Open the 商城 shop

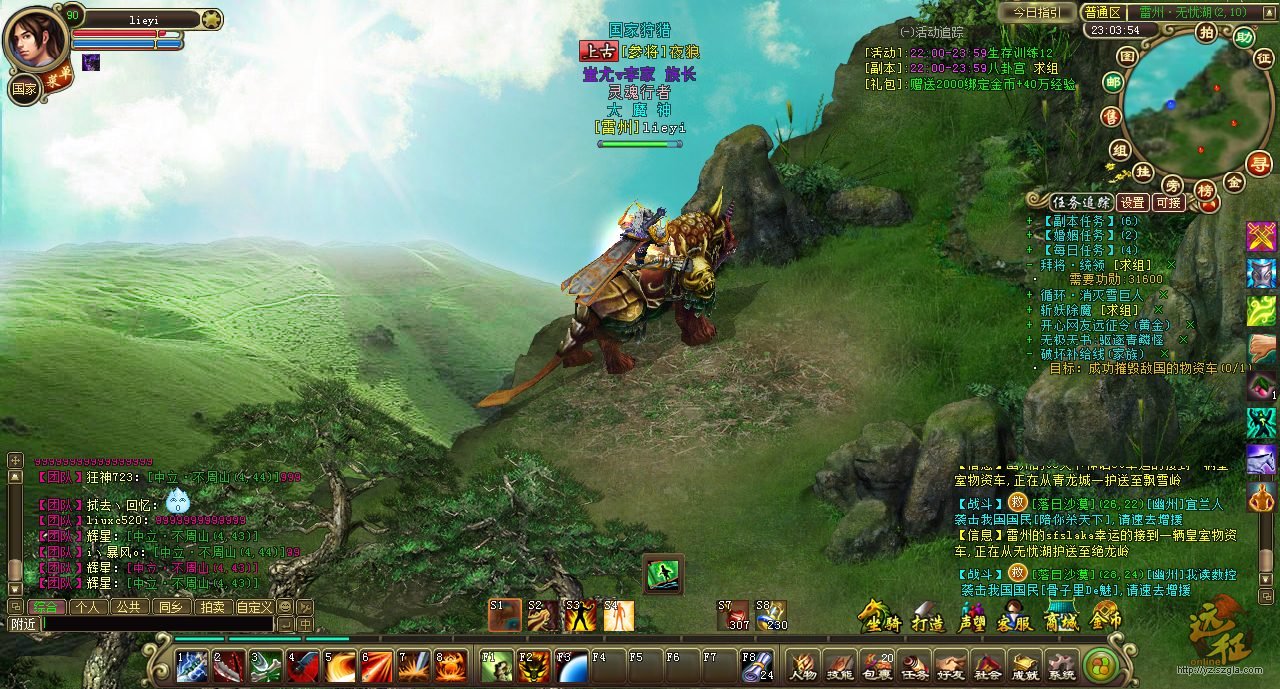pyautogui.click(x=1061, y=618)
